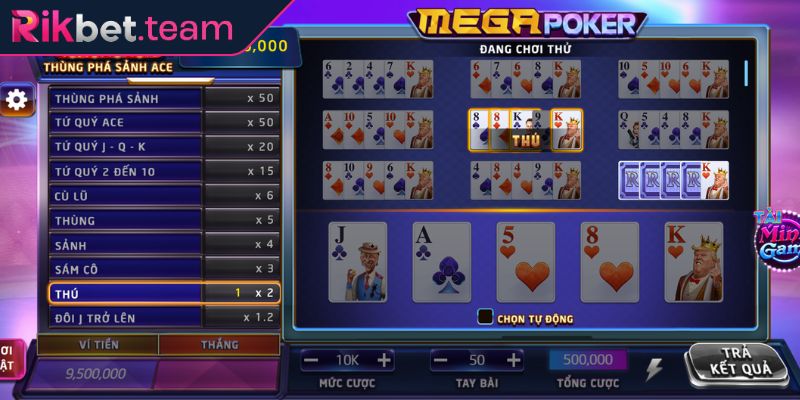
Task: Hold the Jack of spades card
Action: pos(358,262)
